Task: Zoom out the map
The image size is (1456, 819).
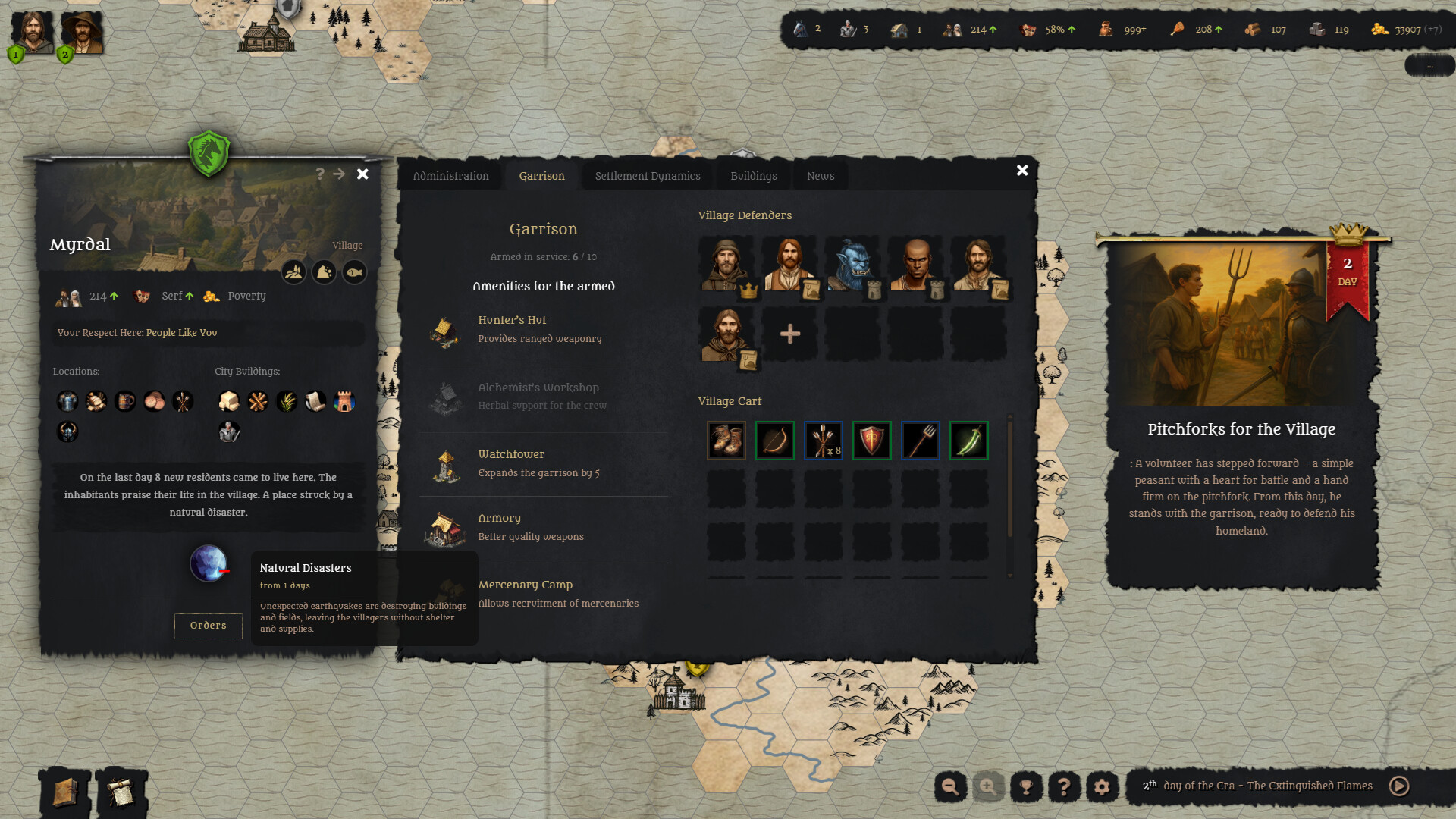Action: [x=950, y=786]
